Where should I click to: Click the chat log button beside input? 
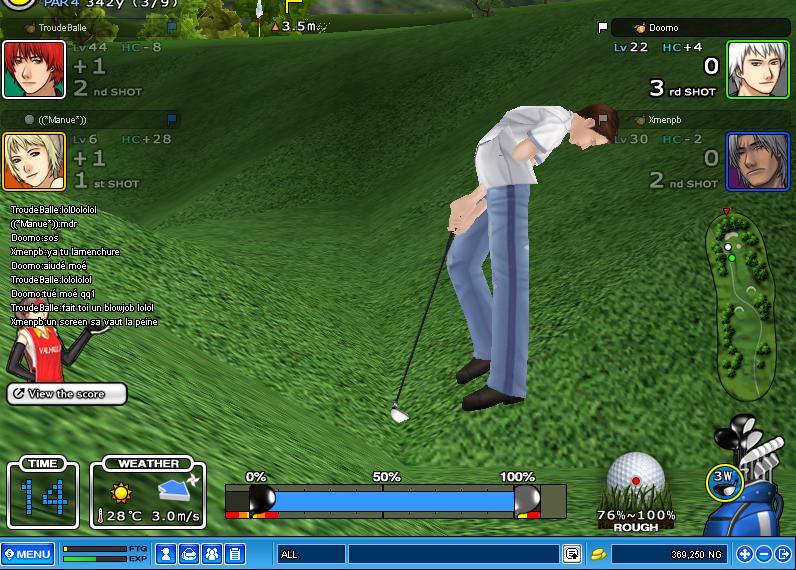click(x=571, y=553)
